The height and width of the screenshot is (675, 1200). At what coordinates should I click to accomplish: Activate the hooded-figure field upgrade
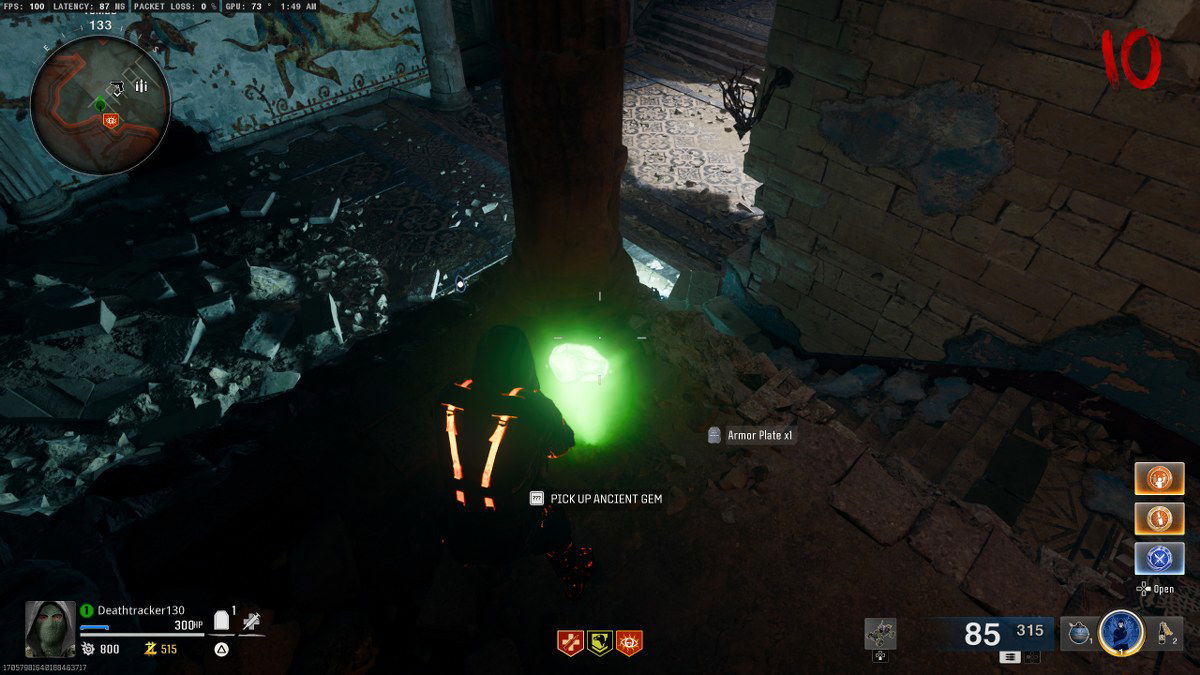pyautogui.click(x=1121, y=632)
